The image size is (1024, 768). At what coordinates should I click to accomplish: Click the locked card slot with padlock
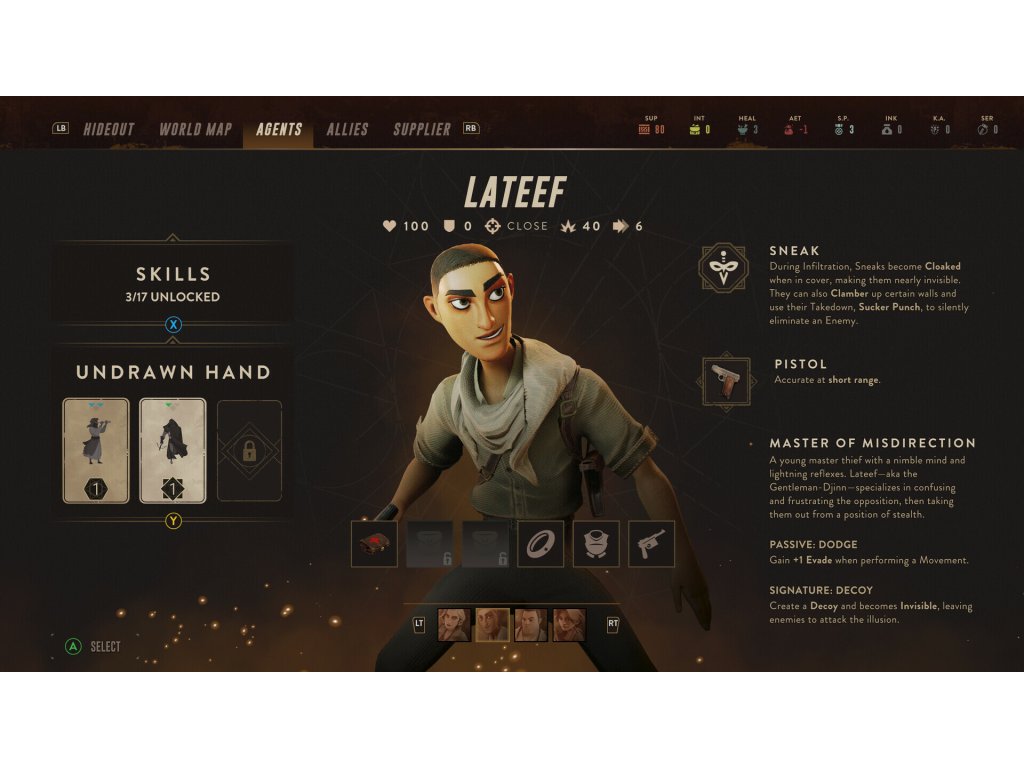(x=249, y=450)
